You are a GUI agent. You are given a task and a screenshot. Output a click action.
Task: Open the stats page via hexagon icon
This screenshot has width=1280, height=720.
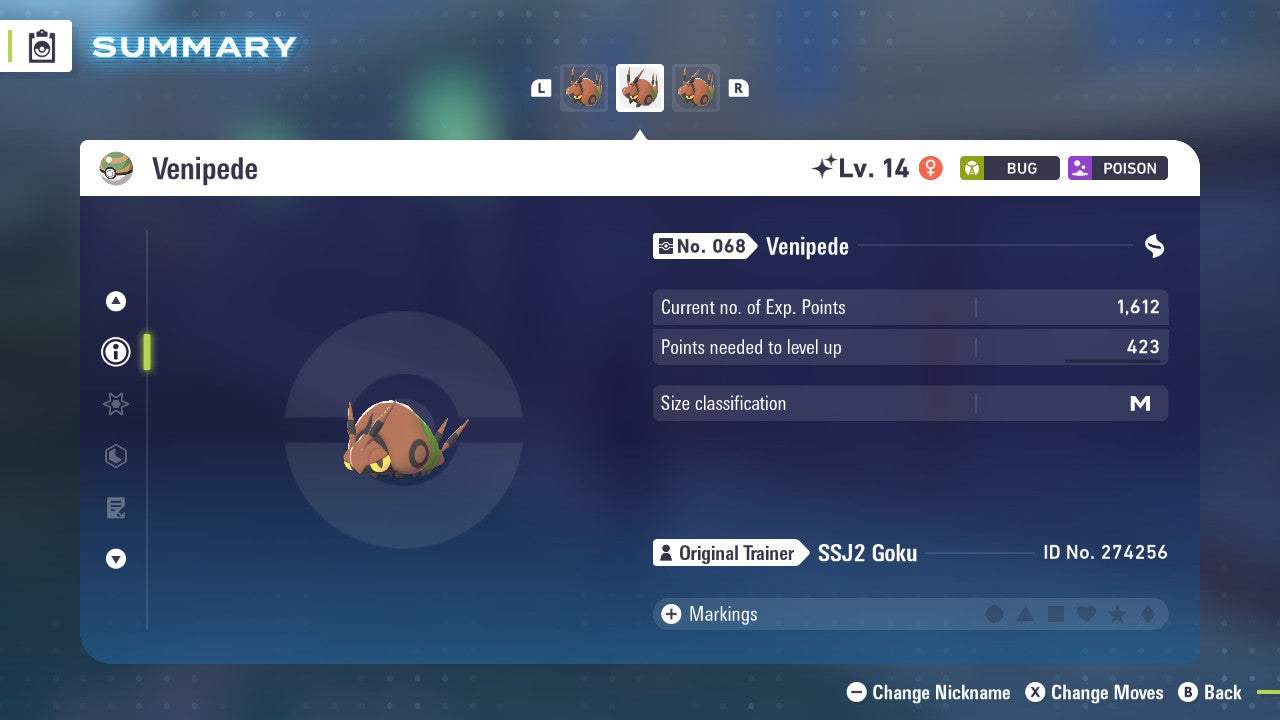[x=115, y=456]
